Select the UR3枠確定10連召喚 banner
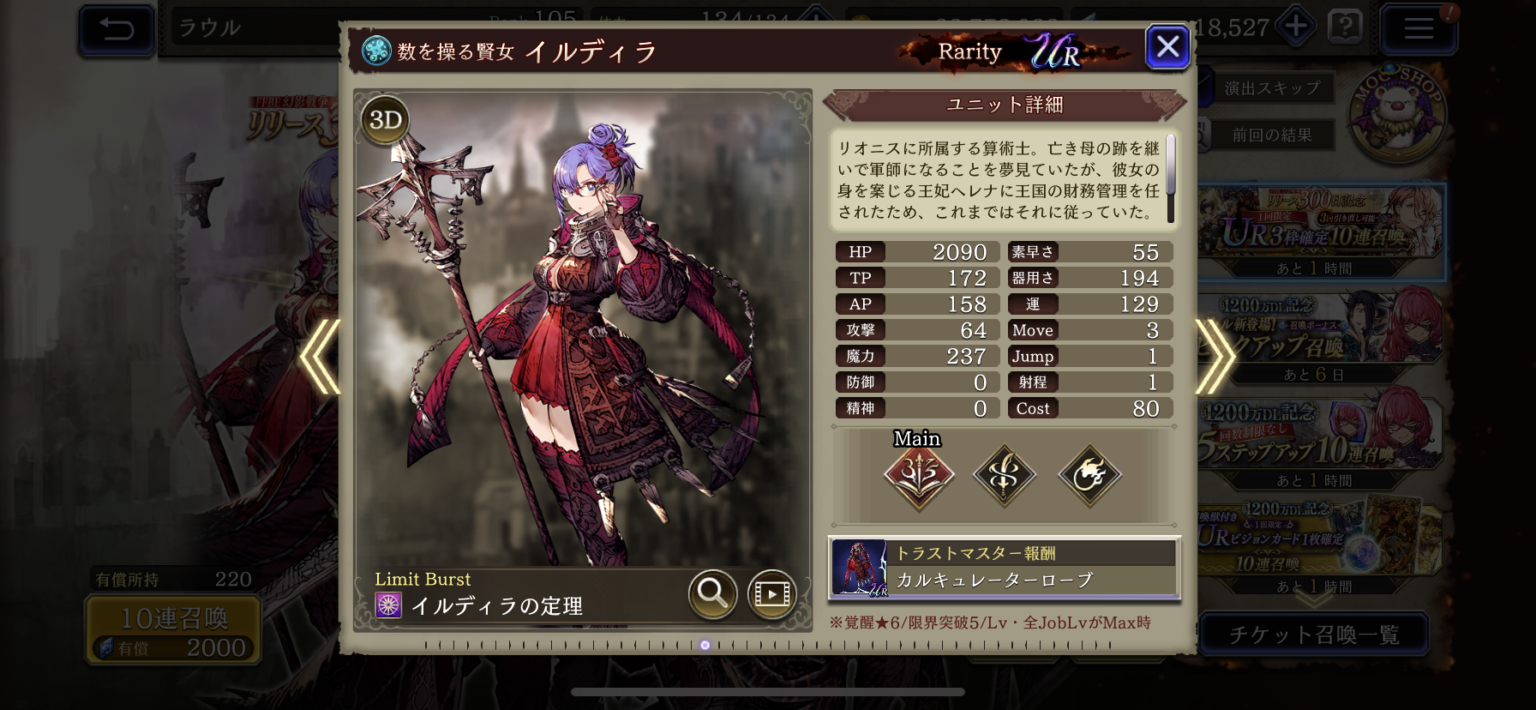Image resolution: width=1536 pixels, height=710 pixels. (x=1320, y=232)
